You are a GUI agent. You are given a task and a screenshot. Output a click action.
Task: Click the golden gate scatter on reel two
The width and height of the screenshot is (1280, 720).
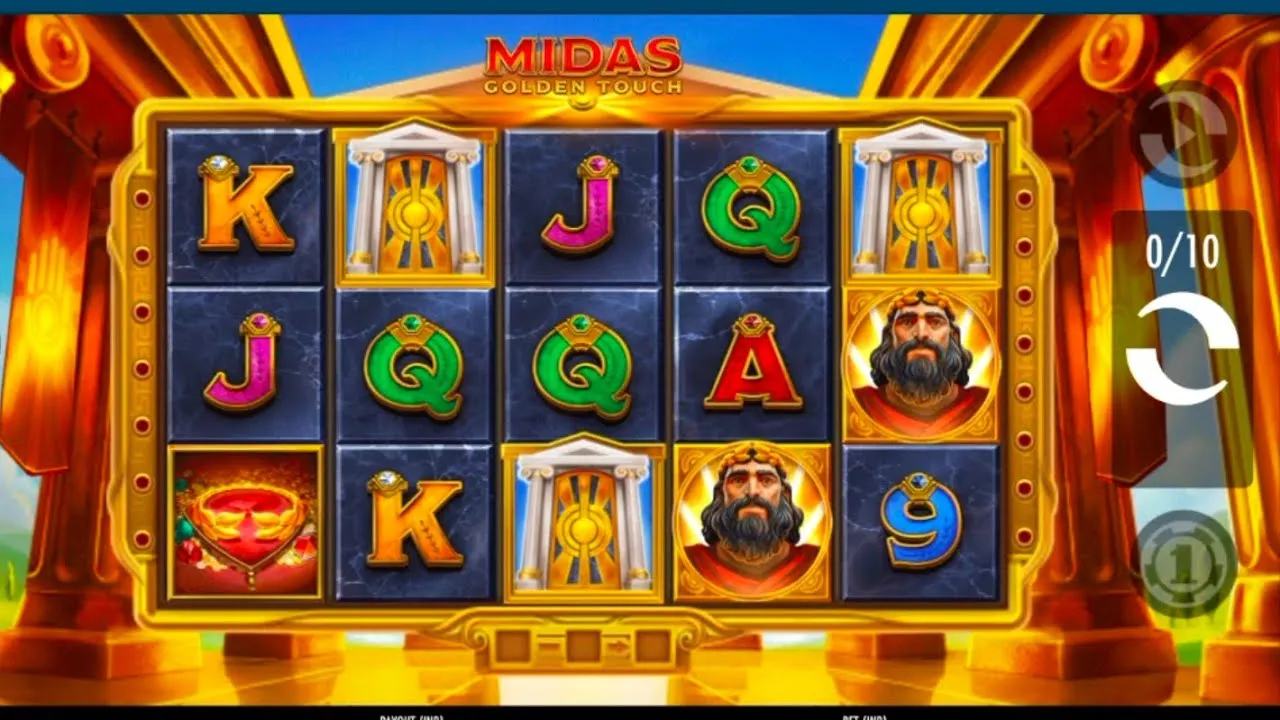tap(415, 205)
